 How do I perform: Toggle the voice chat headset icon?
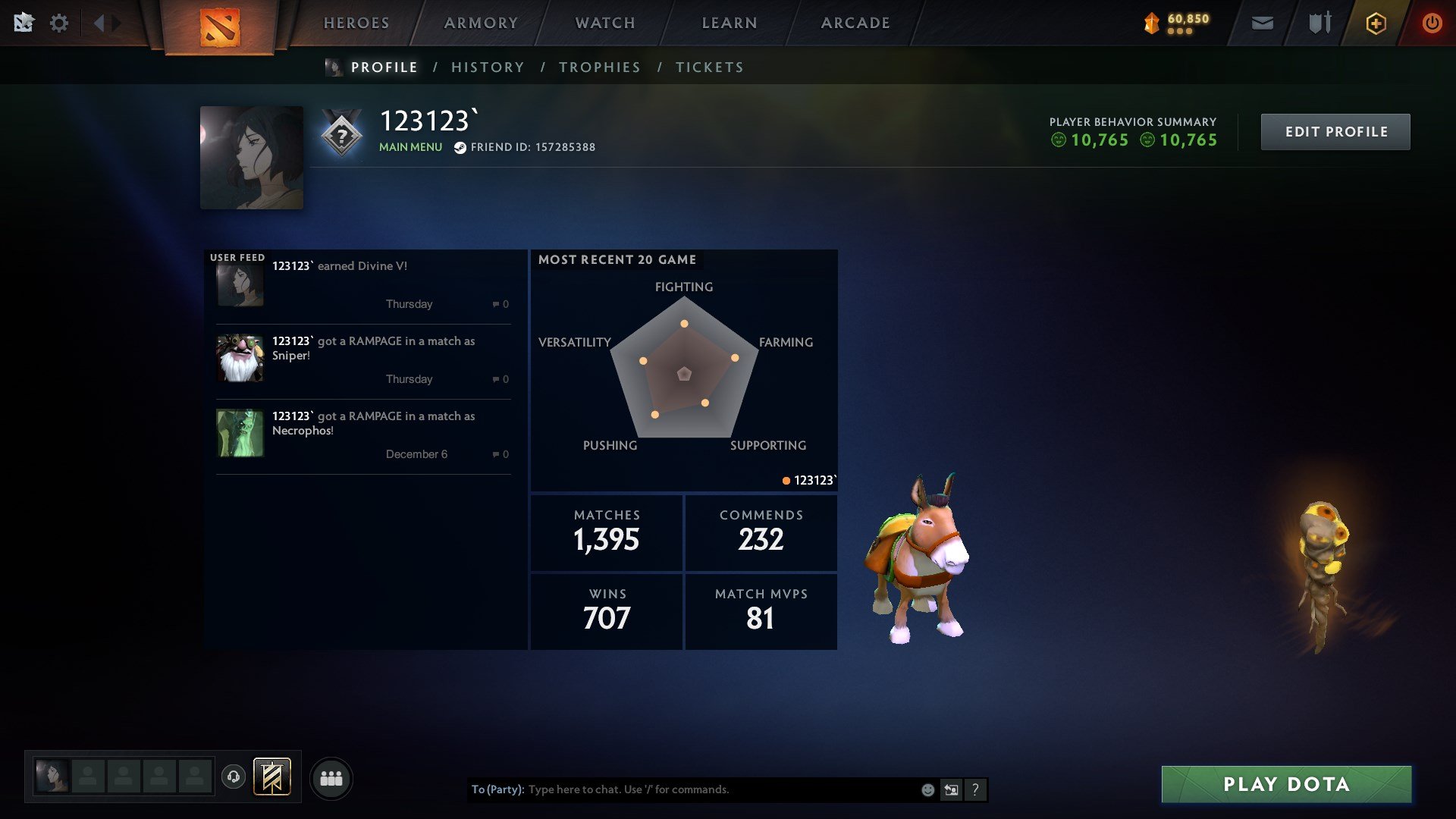[234, 777]
